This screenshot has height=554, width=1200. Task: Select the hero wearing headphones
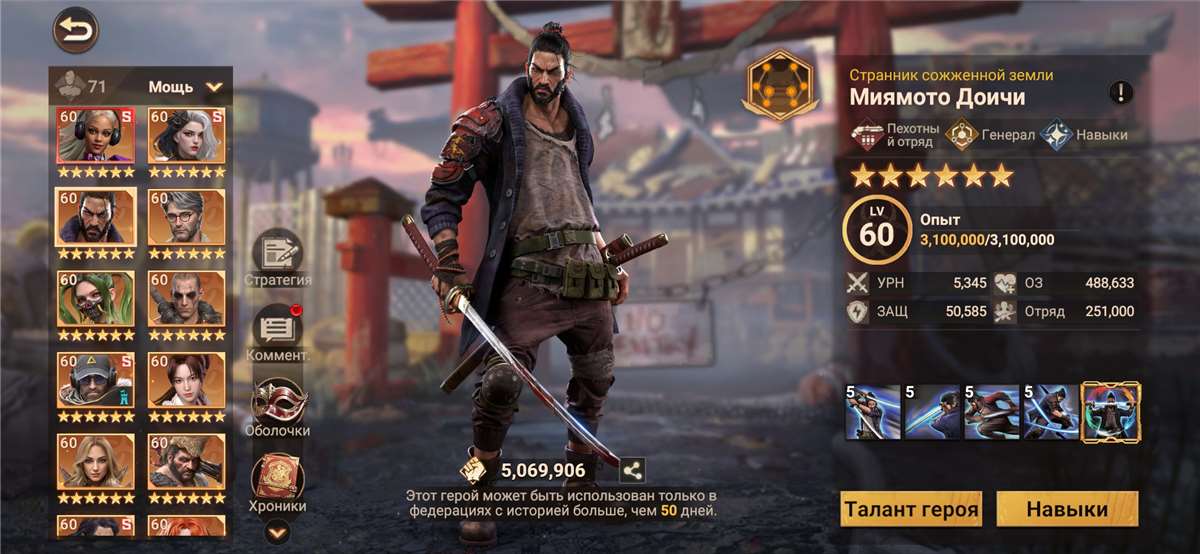[x=96, y=135]
